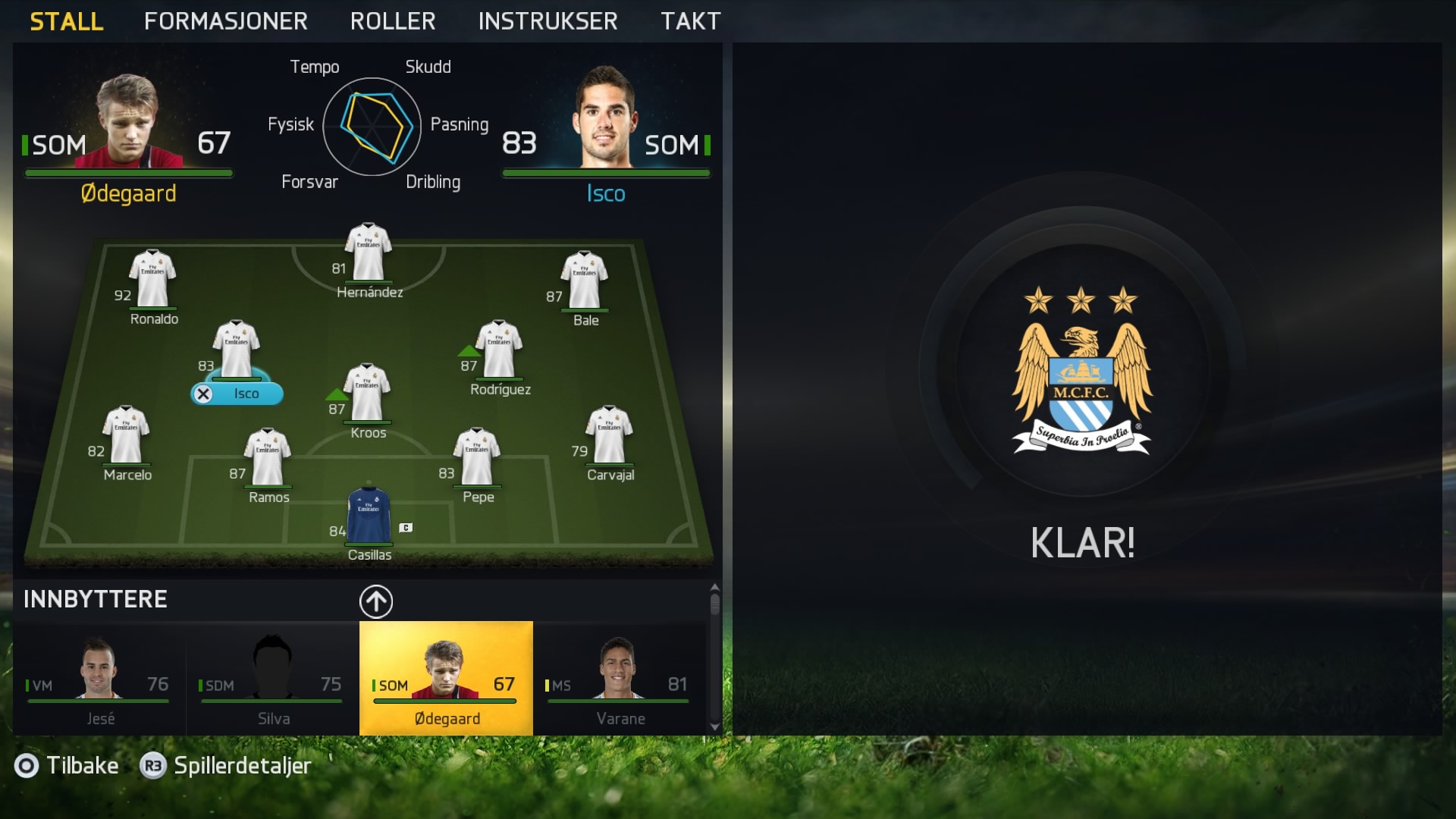Select Hernández's shirt on the pitch

369,253
